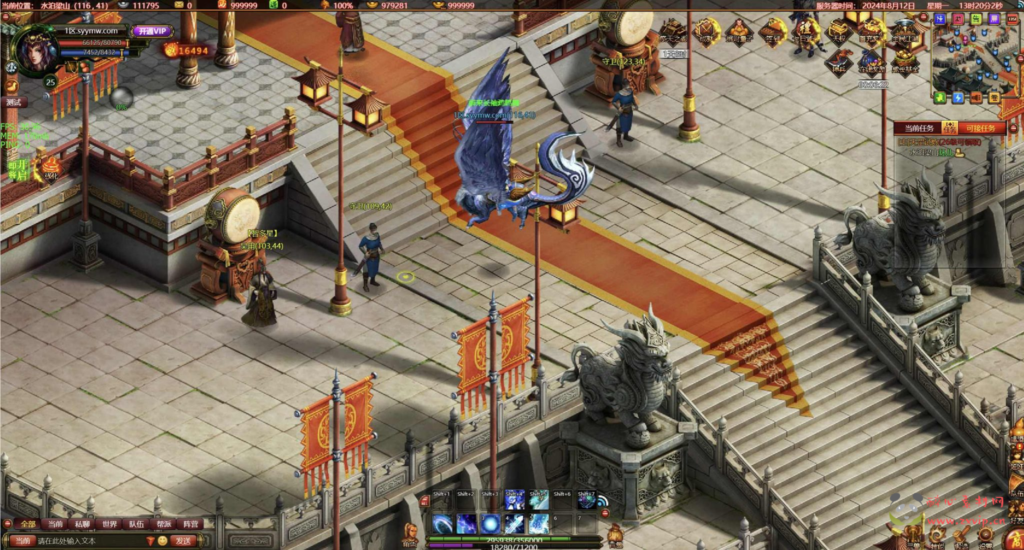Click the purple 开通VIP button
The width and height of the screenshot is (1024, 550).
click(x=153, y=31)
